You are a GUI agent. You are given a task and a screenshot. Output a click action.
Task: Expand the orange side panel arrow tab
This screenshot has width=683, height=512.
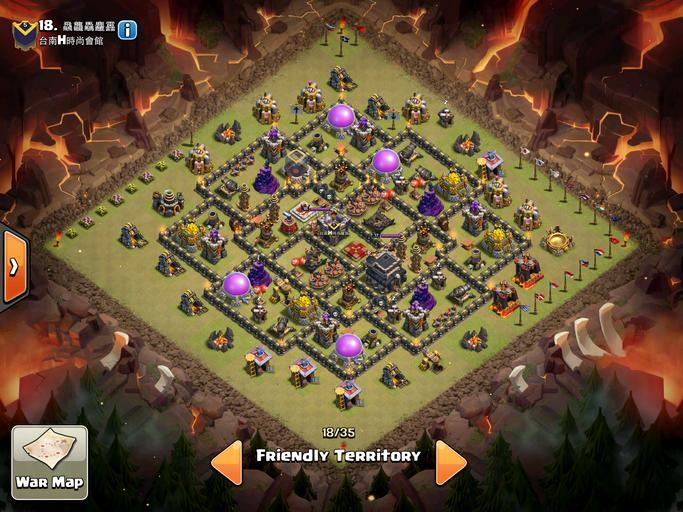[x=12, y=267]
